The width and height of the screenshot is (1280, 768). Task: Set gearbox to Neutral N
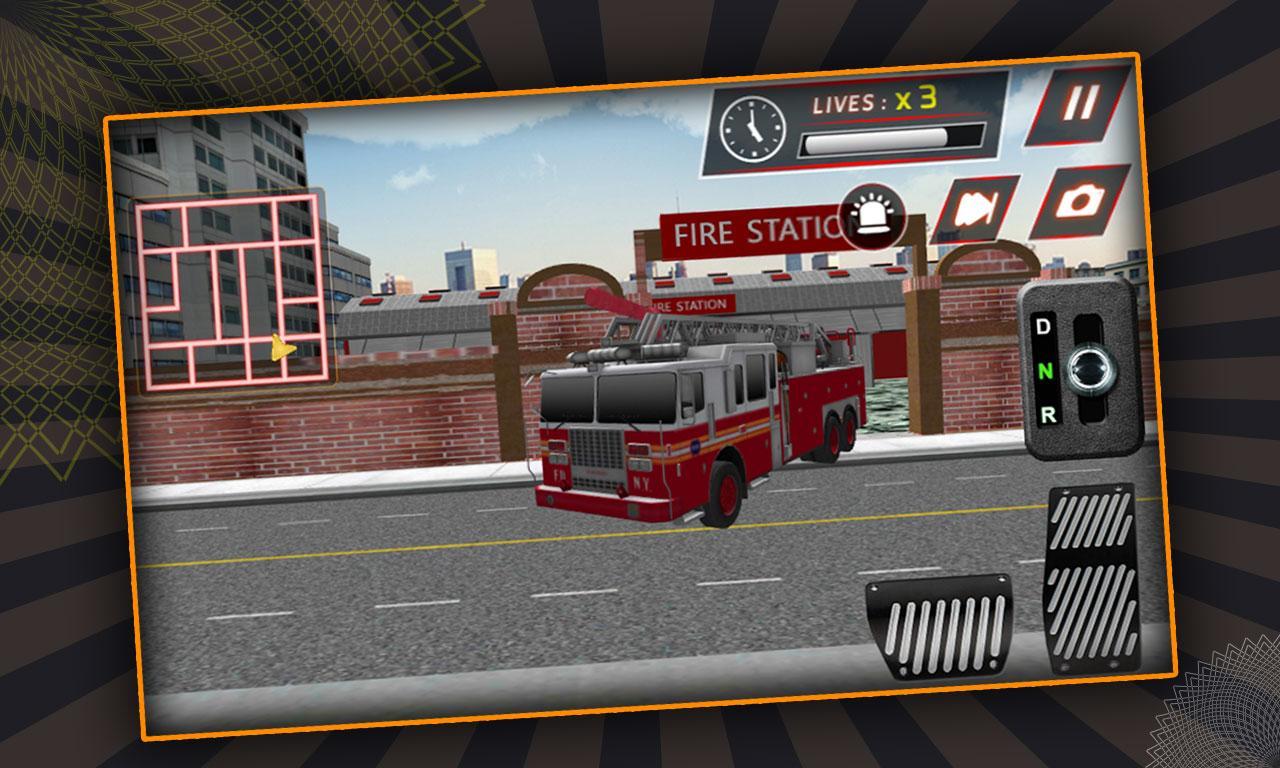pos(1046,371)
